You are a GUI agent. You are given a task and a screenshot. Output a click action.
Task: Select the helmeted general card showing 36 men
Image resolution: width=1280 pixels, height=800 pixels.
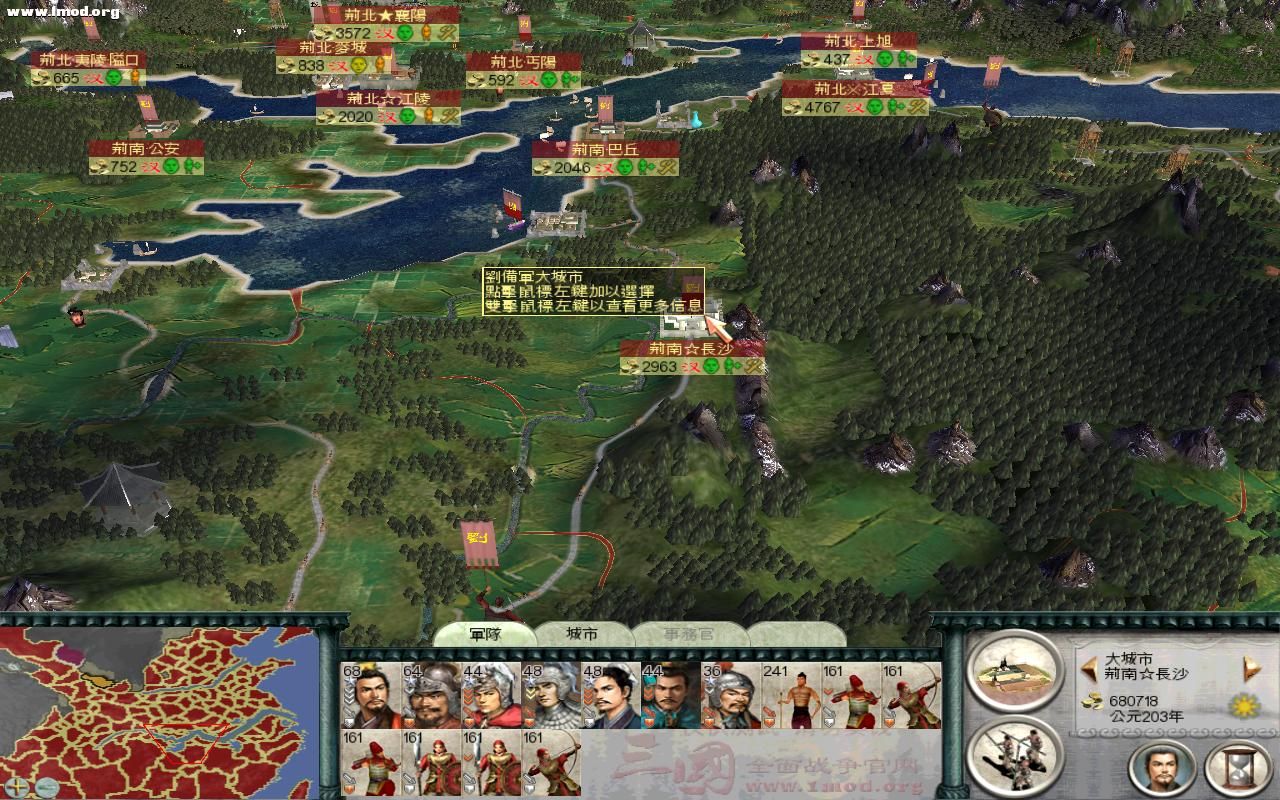tap(733, 695)
